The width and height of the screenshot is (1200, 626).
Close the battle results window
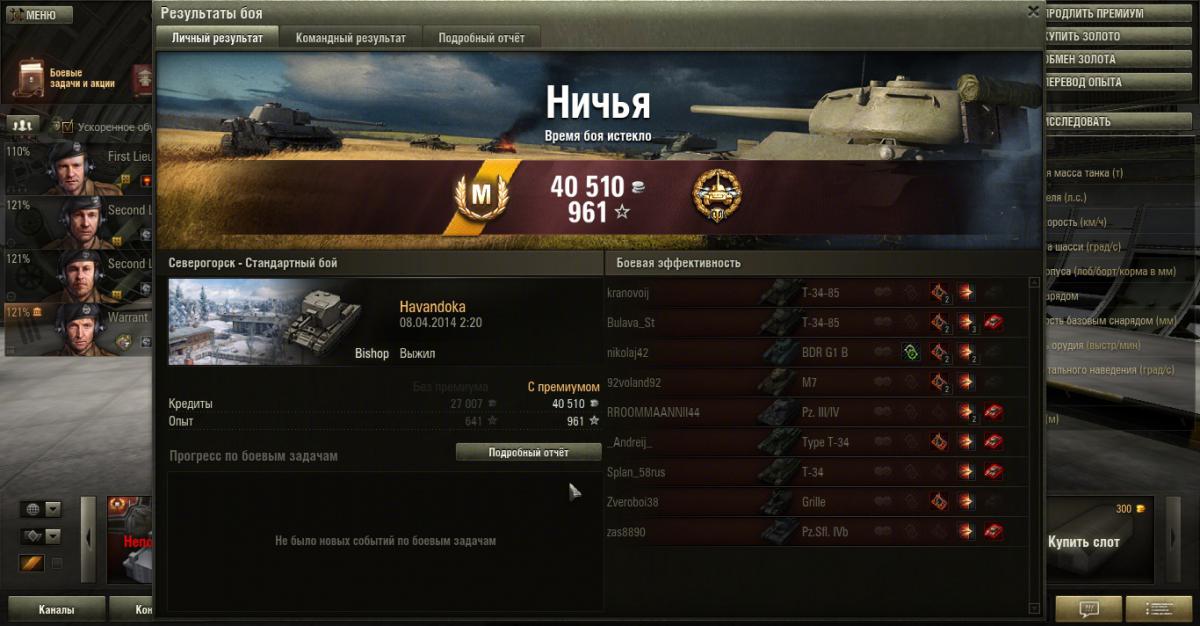(1033, 11)
